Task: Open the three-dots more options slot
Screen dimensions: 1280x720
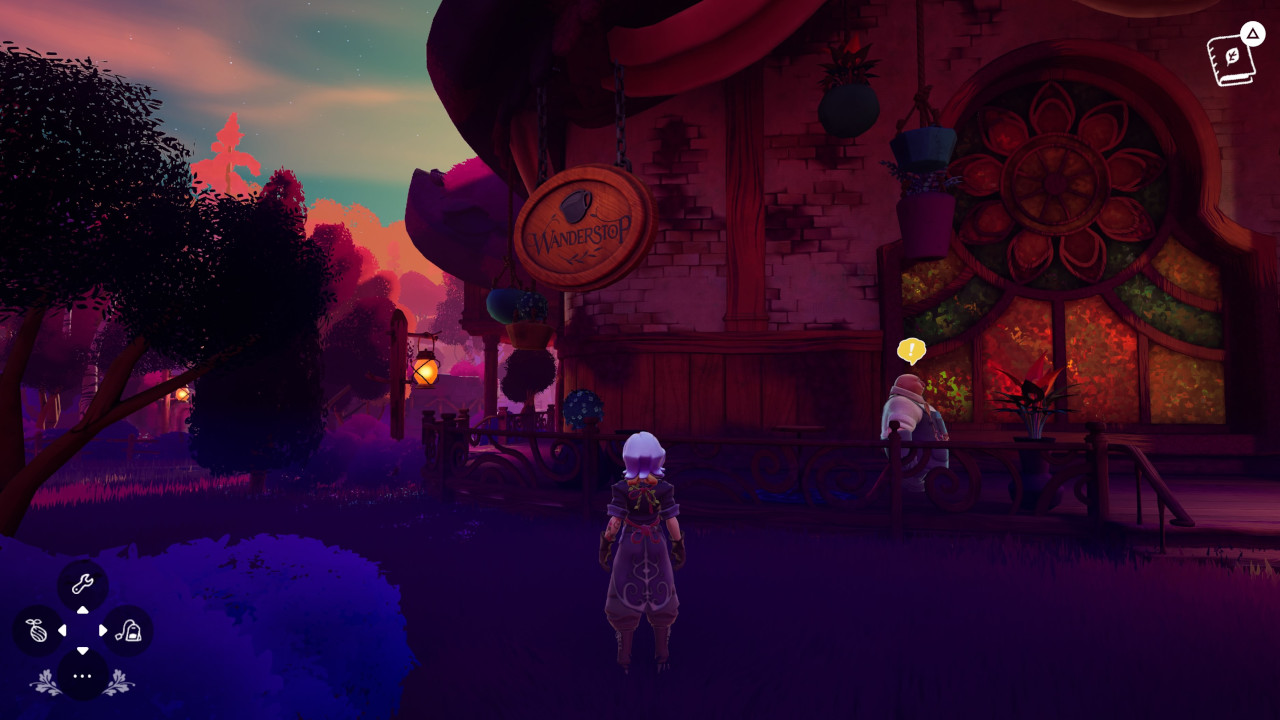Action: click(82, 676)
